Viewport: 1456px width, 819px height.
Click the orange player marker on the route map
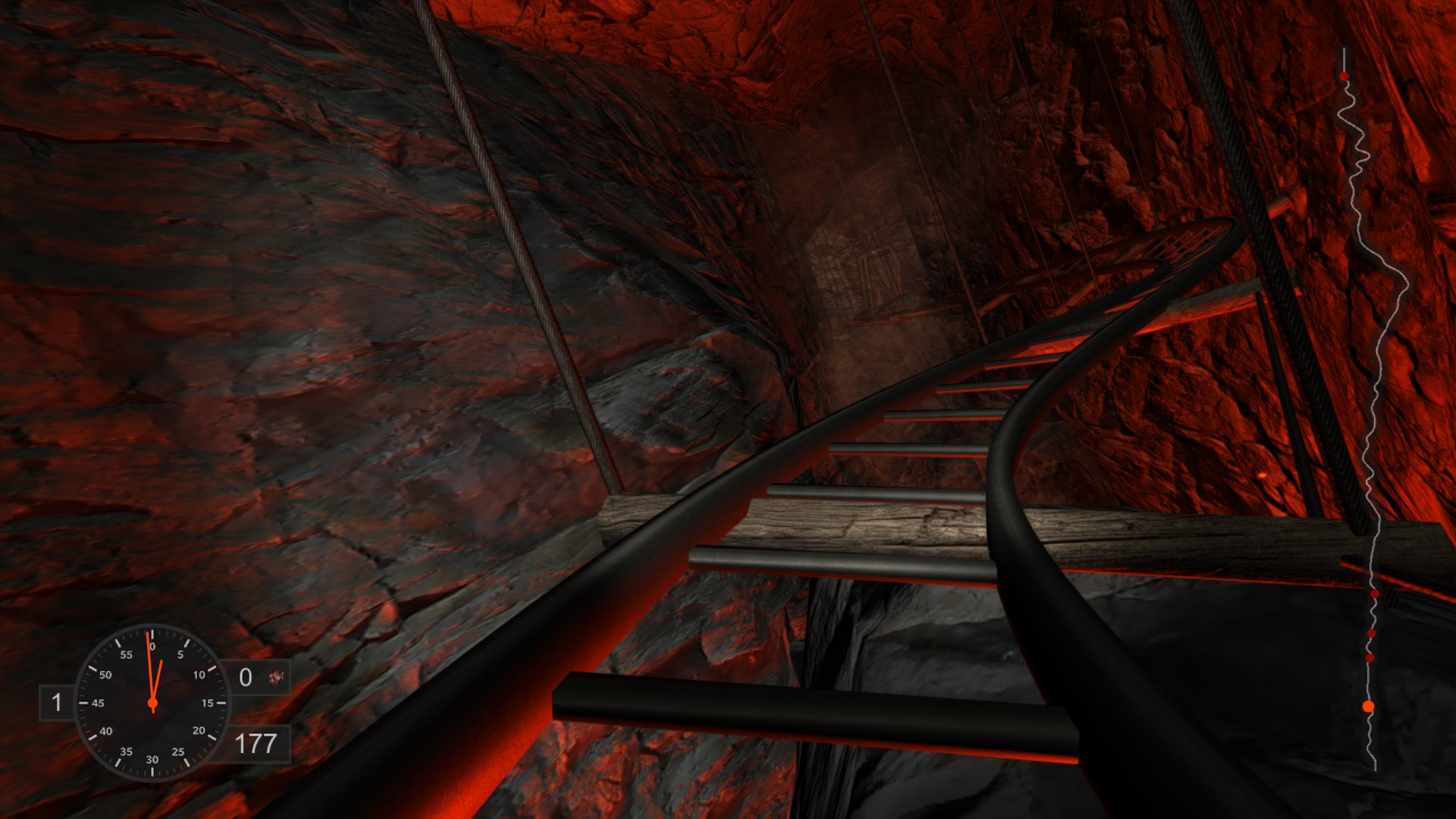(x=1367, y=704)
